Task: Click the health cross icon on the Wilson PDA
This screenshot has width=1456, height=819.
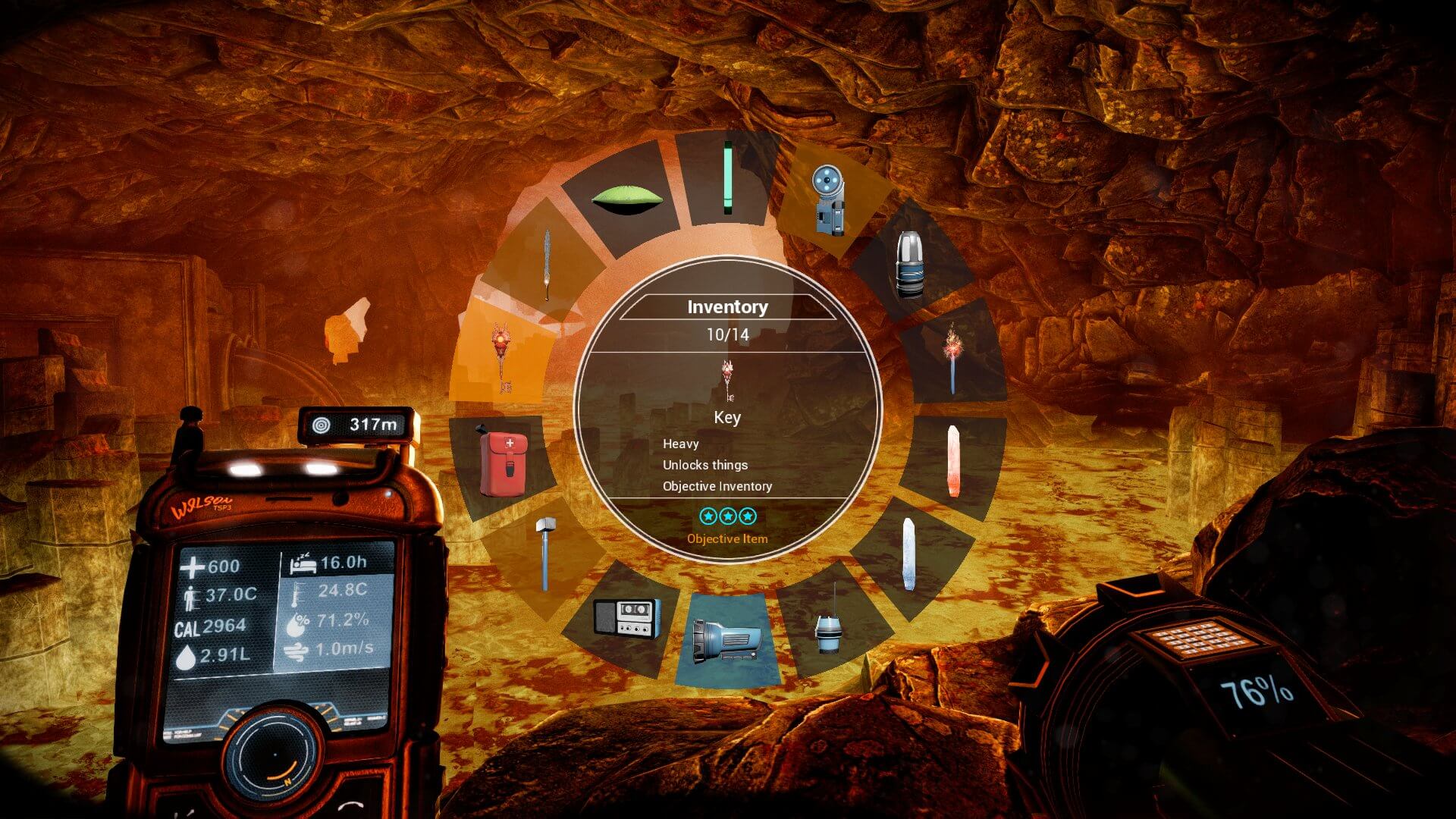Action: [193, 565]
